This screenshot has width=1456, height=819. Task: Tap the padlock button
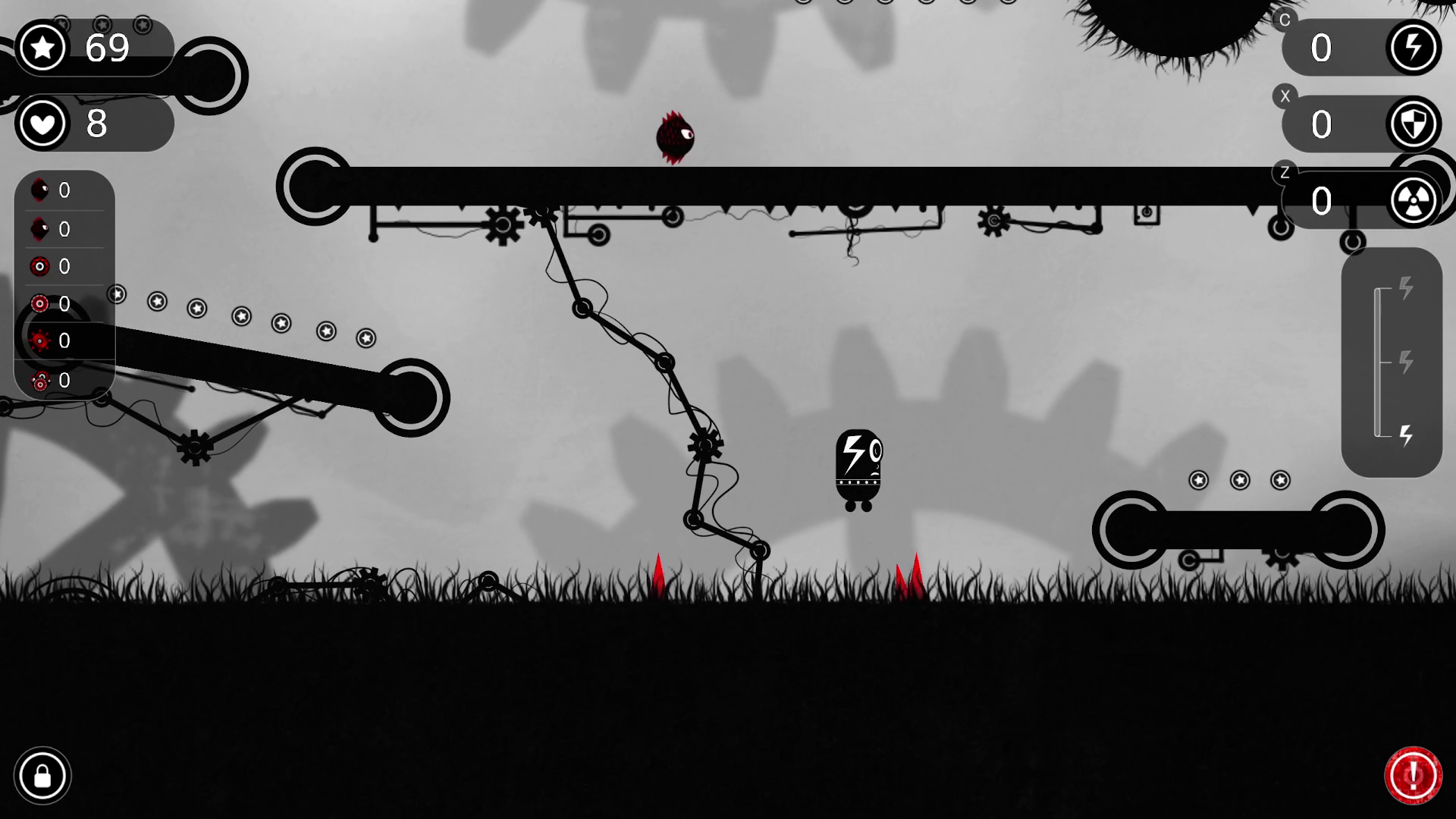(42, 776)
